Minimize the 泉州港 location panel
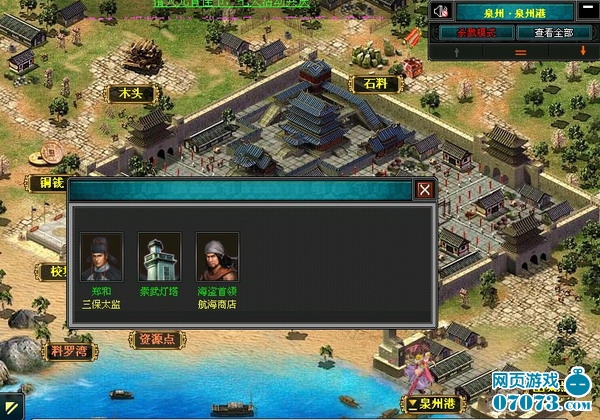The width and height of the screenshot is (600, 420). 587,12
